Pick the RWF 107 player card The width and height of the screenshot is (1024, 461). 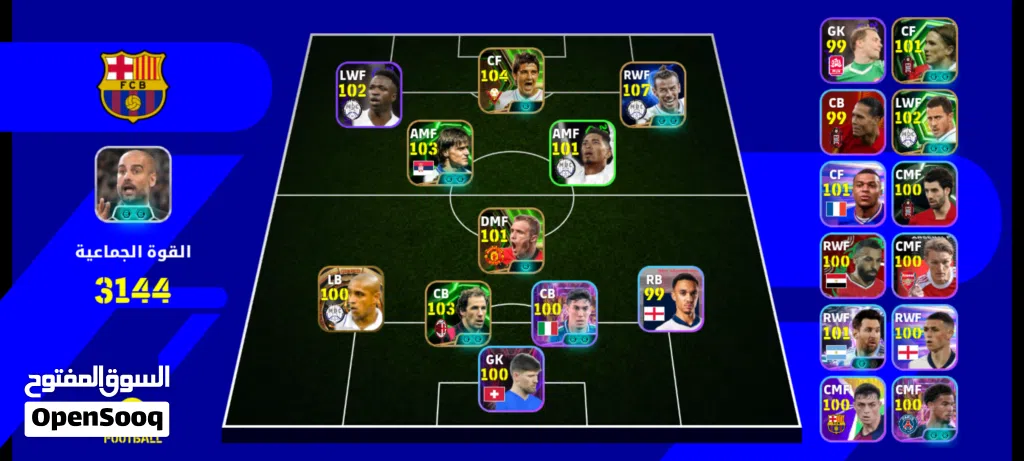[x=652, y=95]
